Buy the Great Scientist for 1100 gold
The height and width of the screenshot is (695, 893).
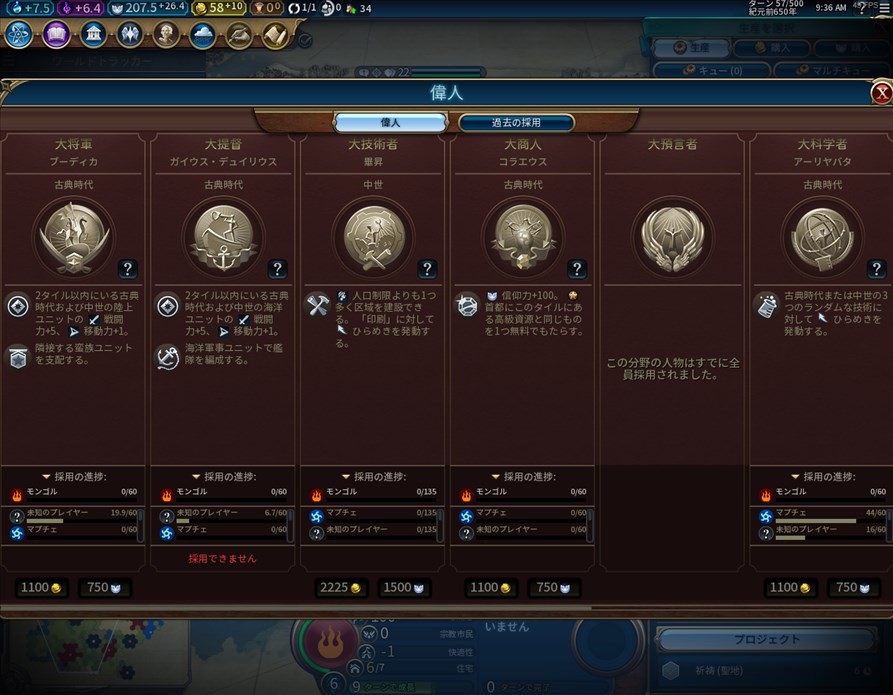[791, 587]
